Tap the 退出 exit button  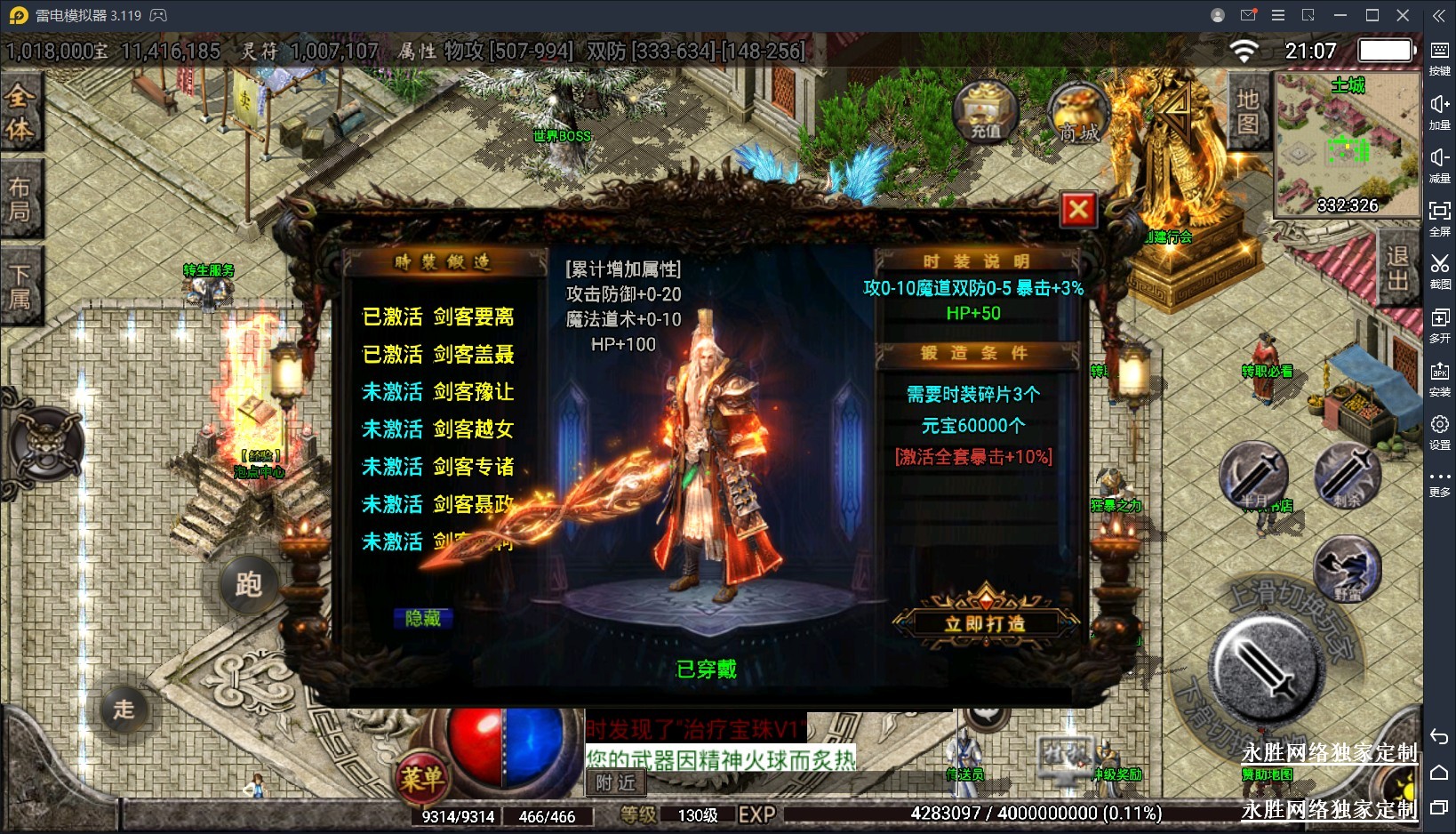tap(1398, 268)
